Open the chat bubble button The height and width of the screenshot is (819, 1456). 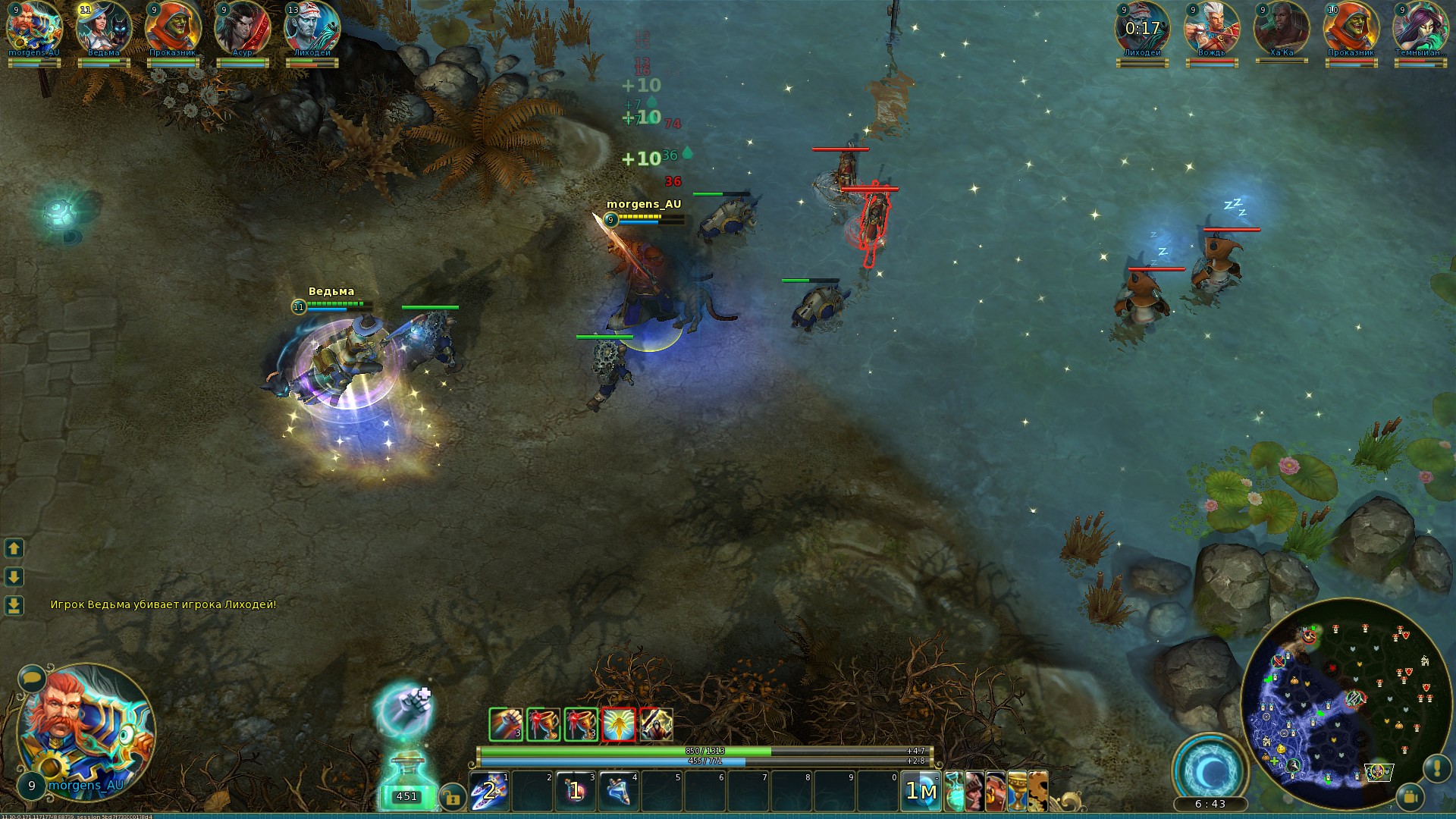point(32,676)
